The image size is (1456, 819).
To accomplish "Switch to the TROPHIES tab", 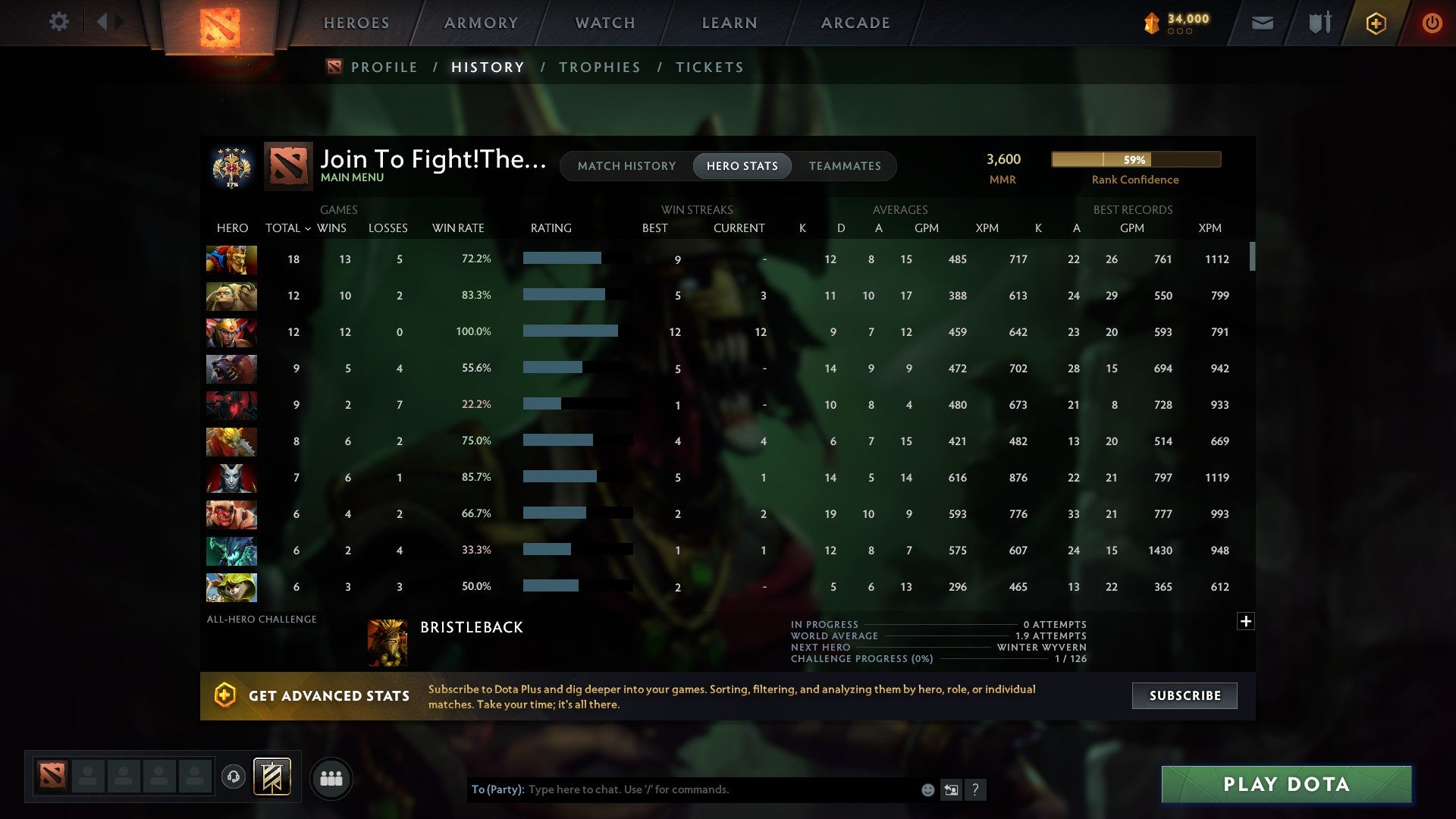I will [599, 67].
